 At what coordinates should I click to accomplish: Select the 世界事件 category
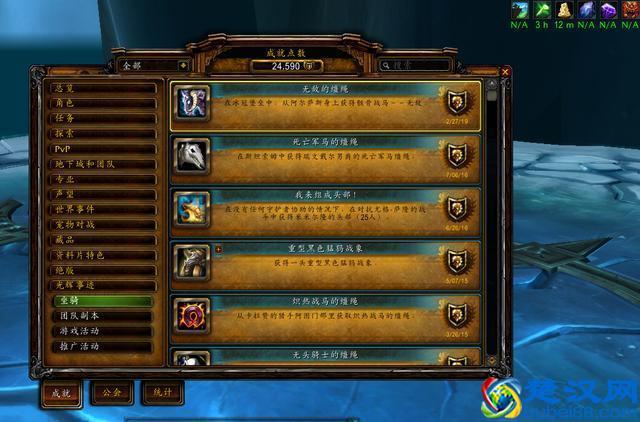pos(104,209)
